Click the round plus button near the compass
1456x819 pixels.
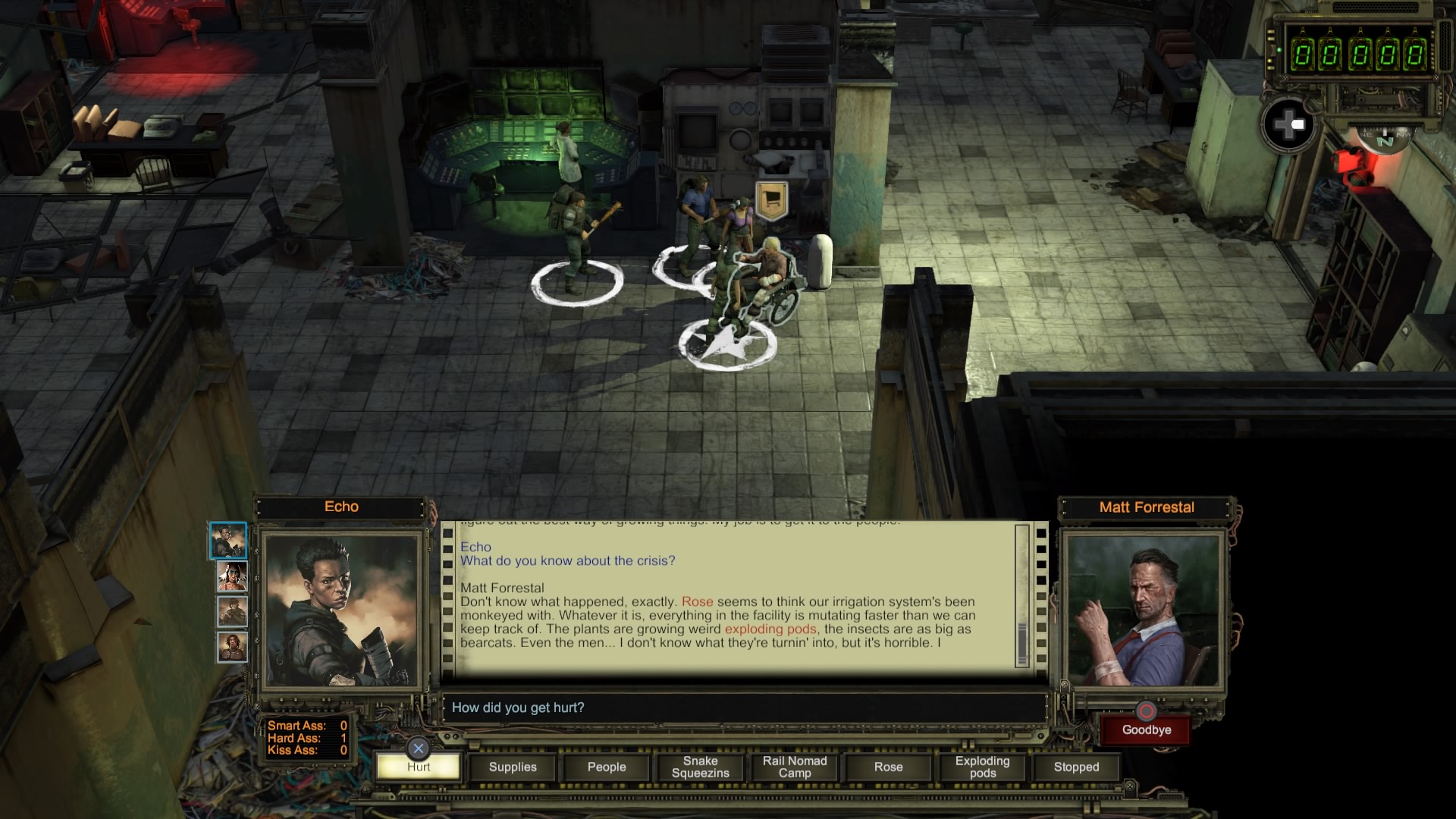1288,124
